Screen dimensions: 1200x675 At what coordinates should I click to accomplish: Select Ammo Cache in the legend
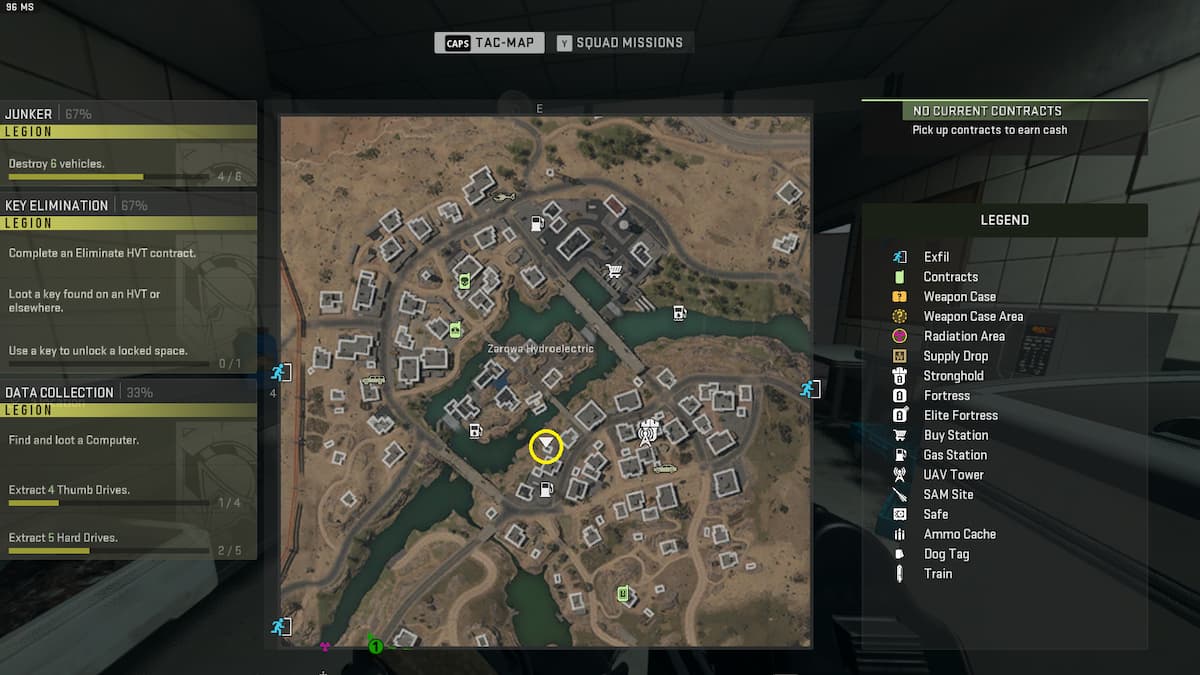click(959, 534)
